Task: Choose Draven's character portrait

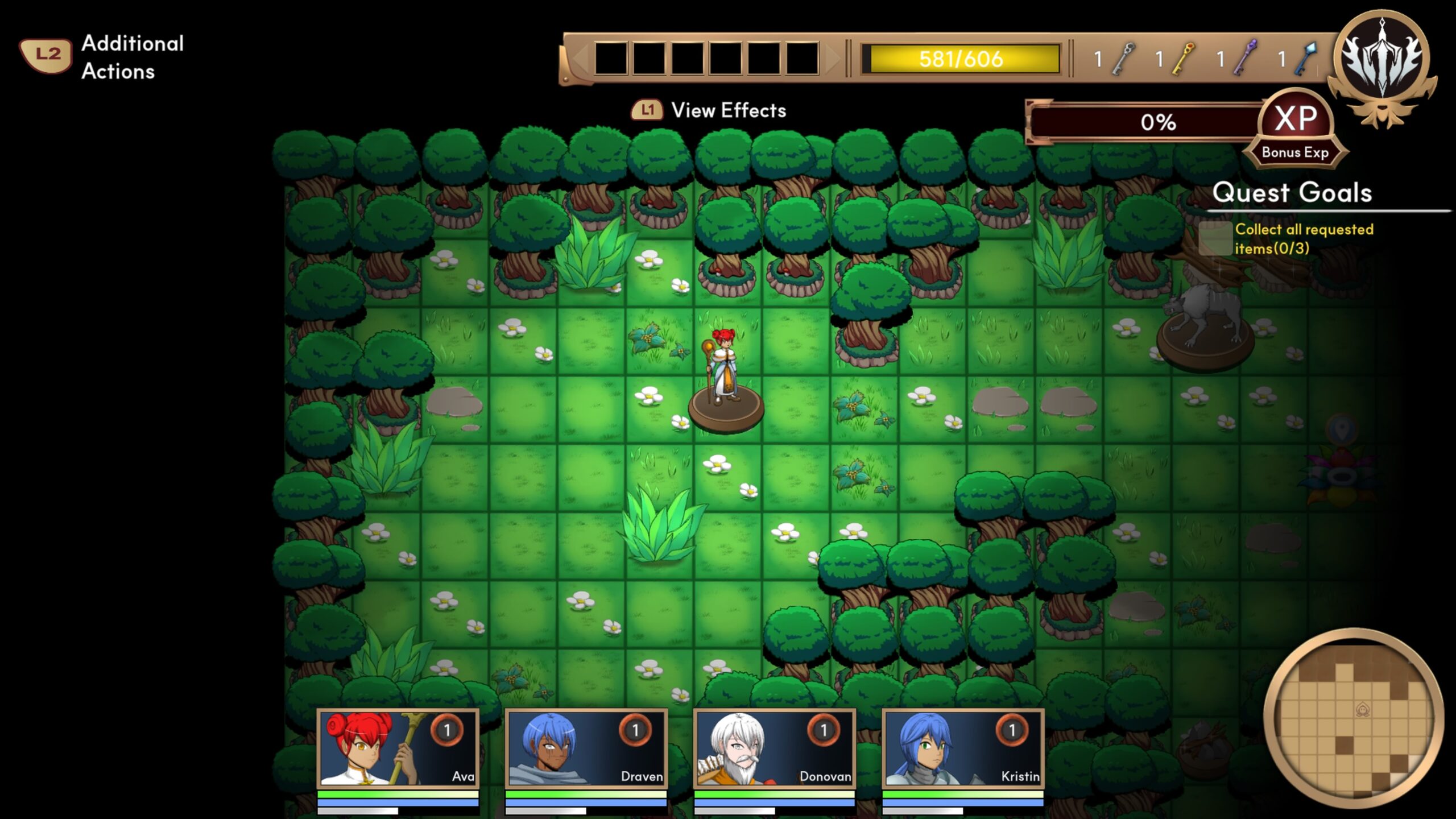Action: coord(586,748)
